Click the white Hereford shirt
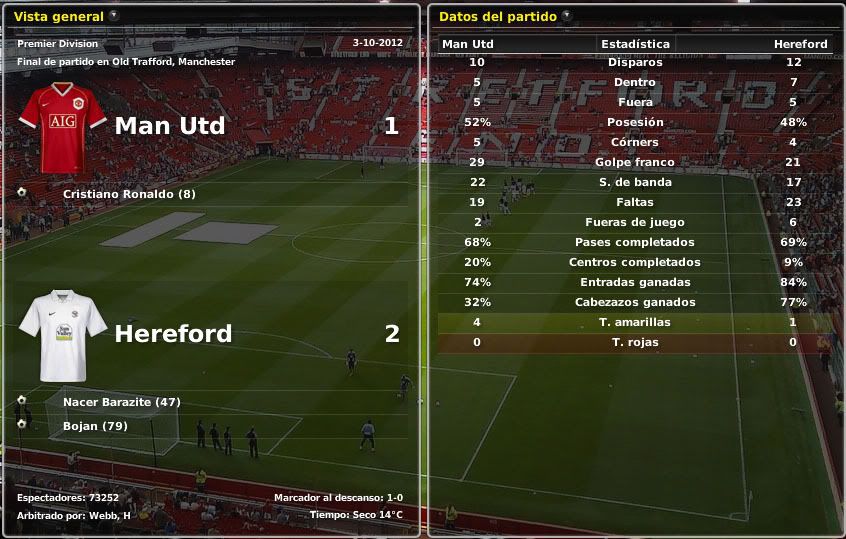The height and width of the screenshot is (539, 846). 62,333
